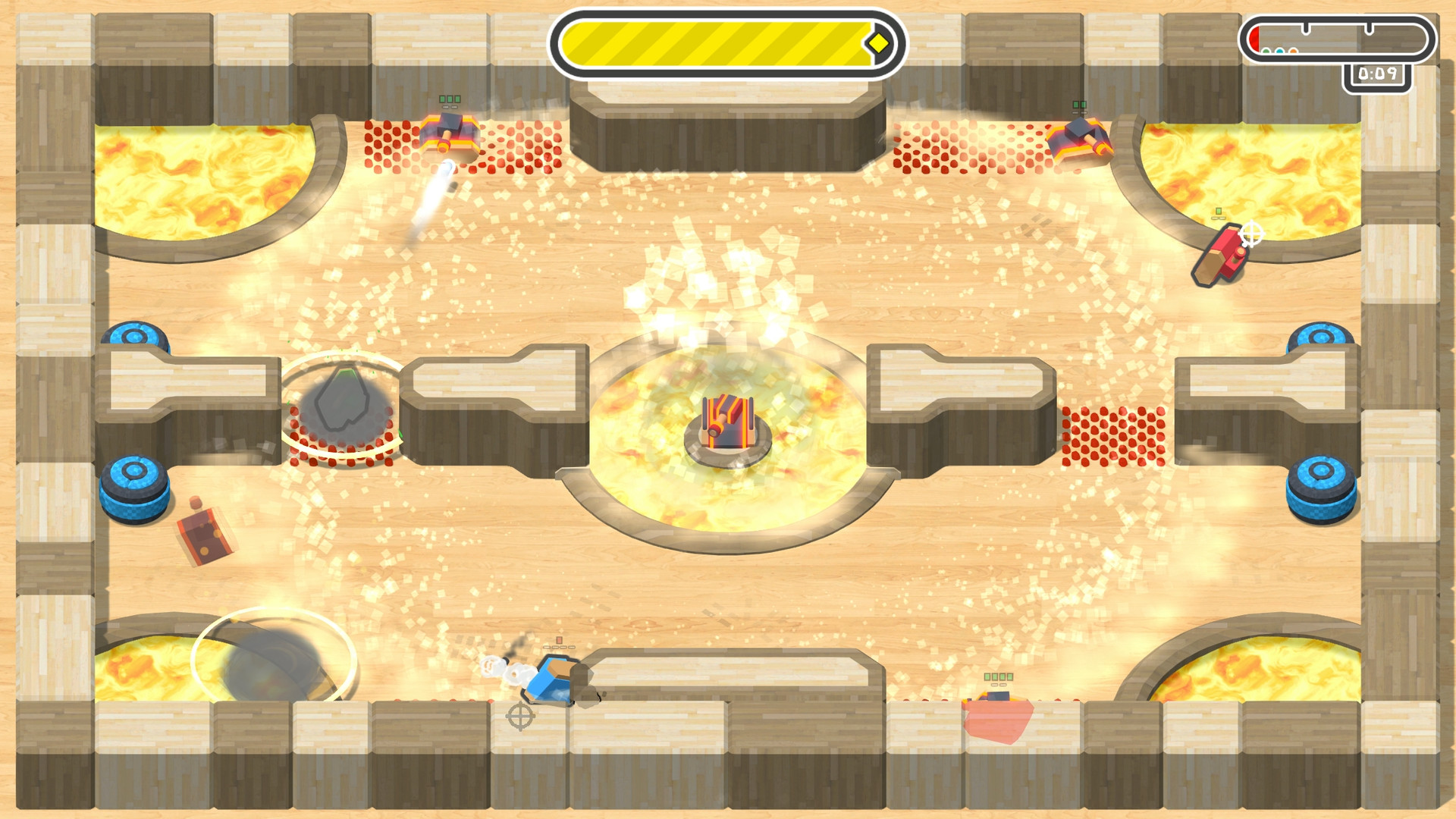The image size is (1456, 819).
Task: Click the green dot on the score tracker
Action: tap(1266, 51)
